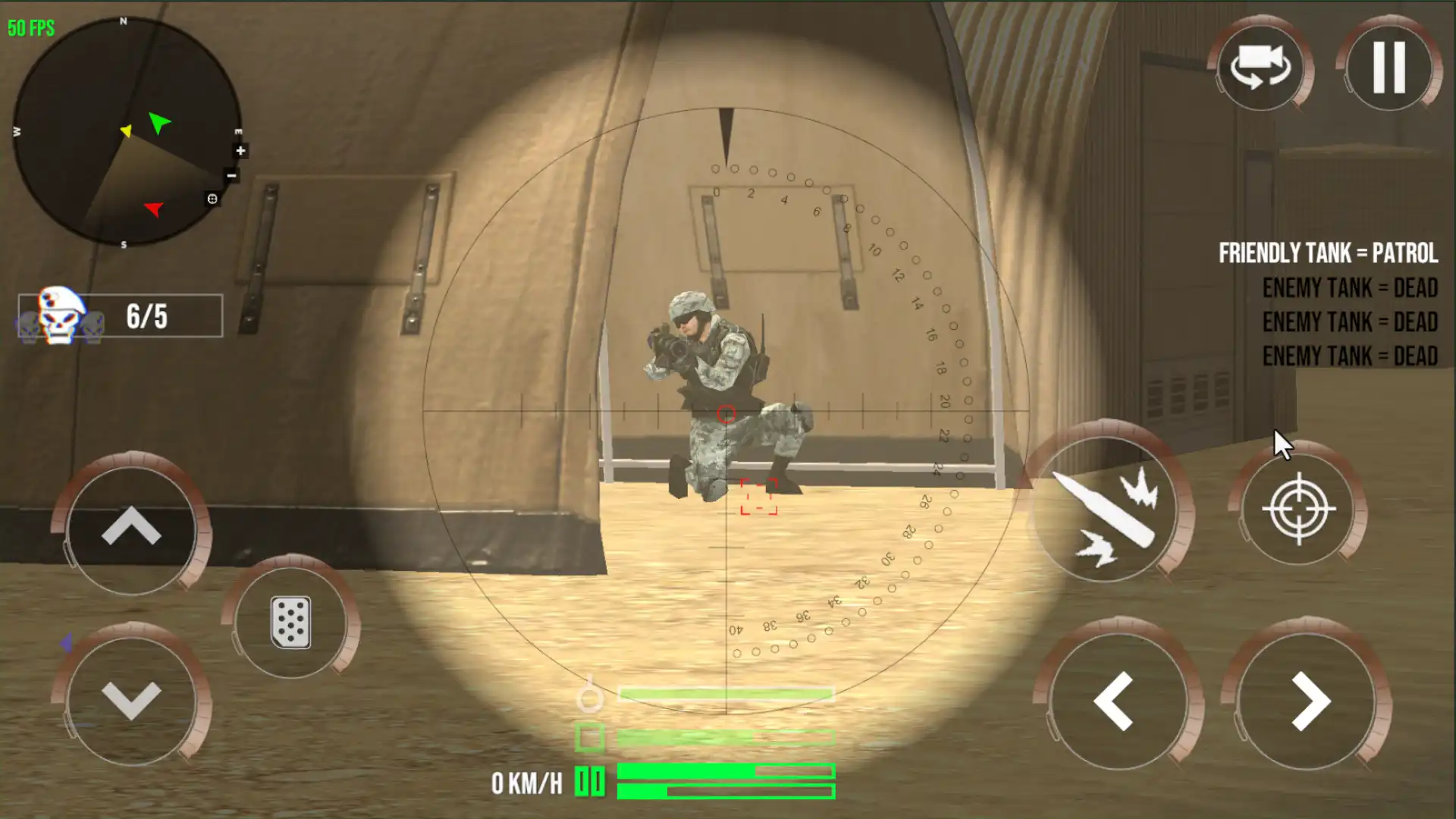Pause the game
This screenshot has height=819, width=1456.
coord(1389,67)
